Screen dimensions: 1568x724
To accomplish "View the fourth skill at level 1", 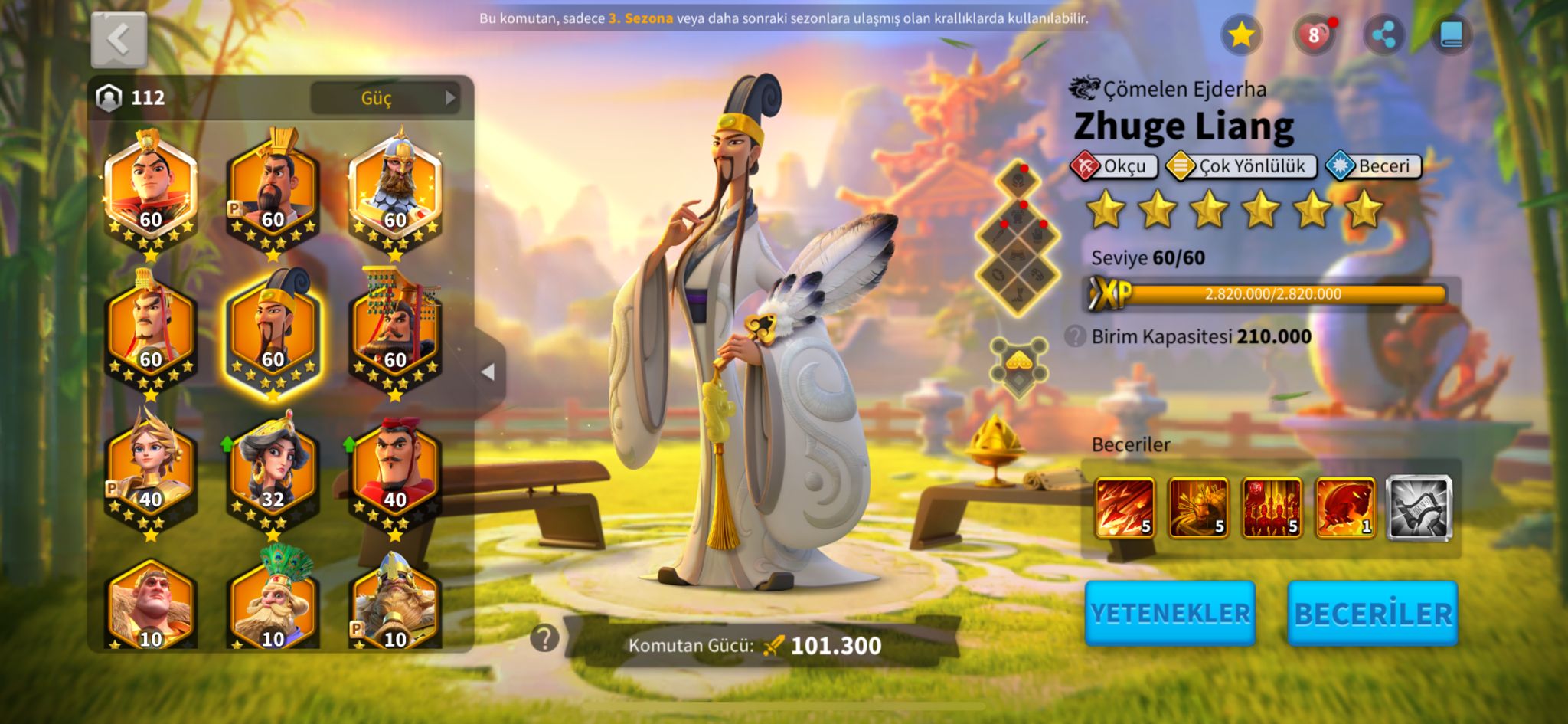I will coord(1345,507).
